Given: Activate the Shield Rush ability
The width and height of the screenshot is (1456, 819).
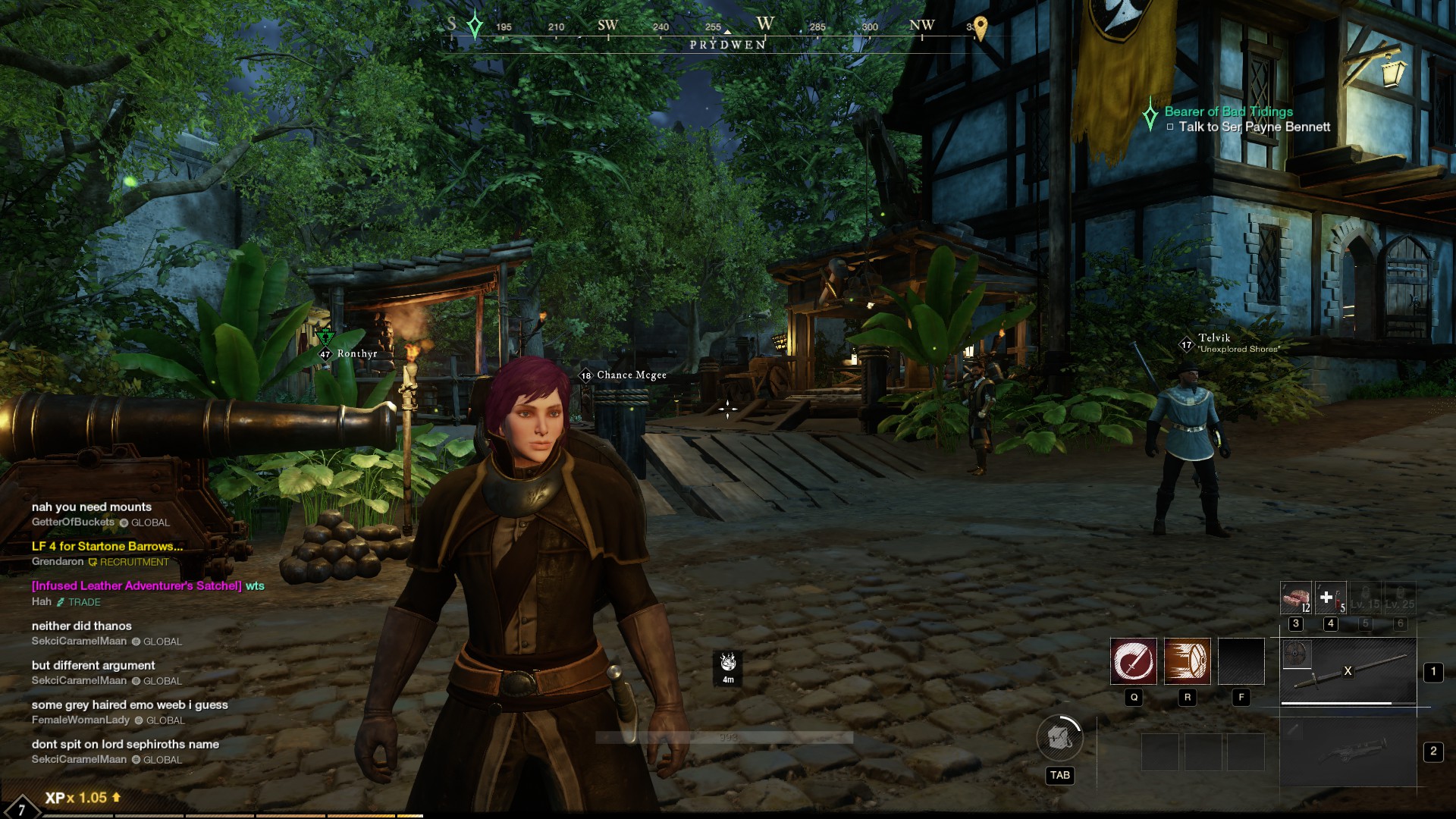Looking at the screenshot, I should [1187, 661].
